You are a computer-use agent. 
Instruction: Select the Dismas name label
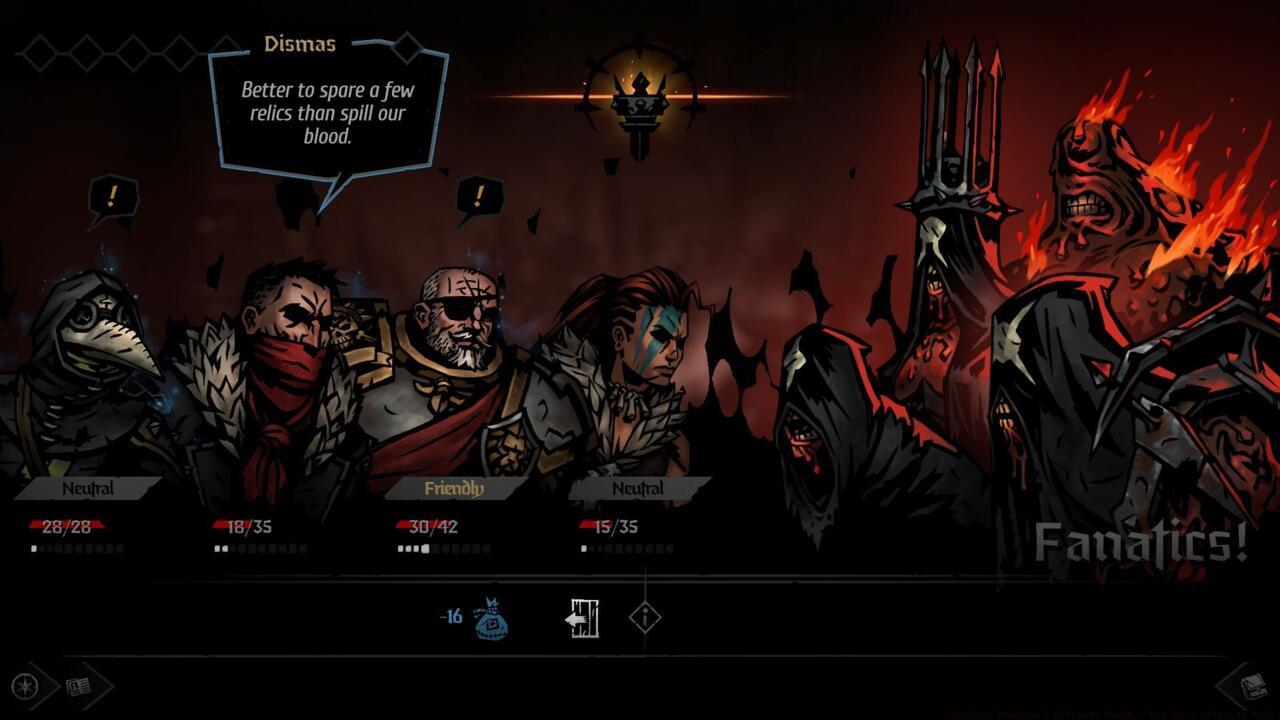(300, 44)
